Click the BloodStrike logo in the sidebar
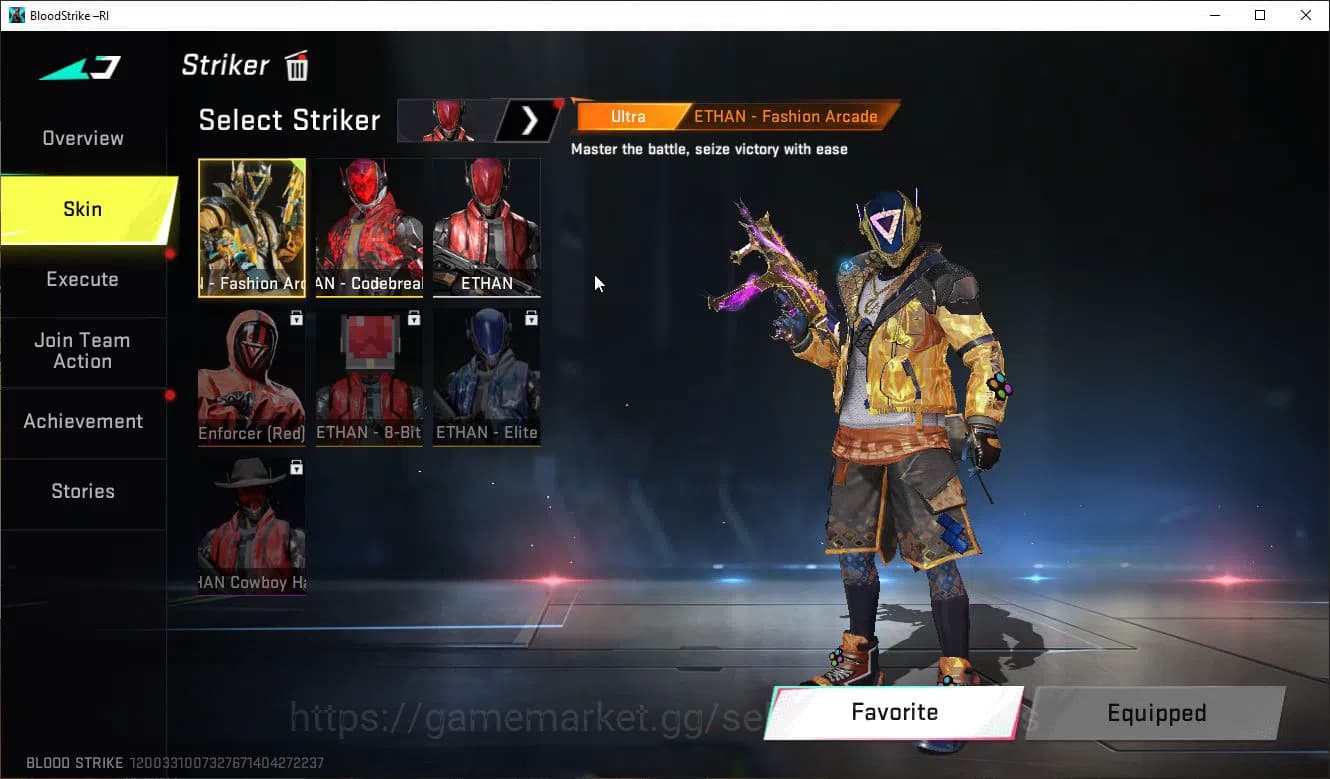 [x=80, y=67]
